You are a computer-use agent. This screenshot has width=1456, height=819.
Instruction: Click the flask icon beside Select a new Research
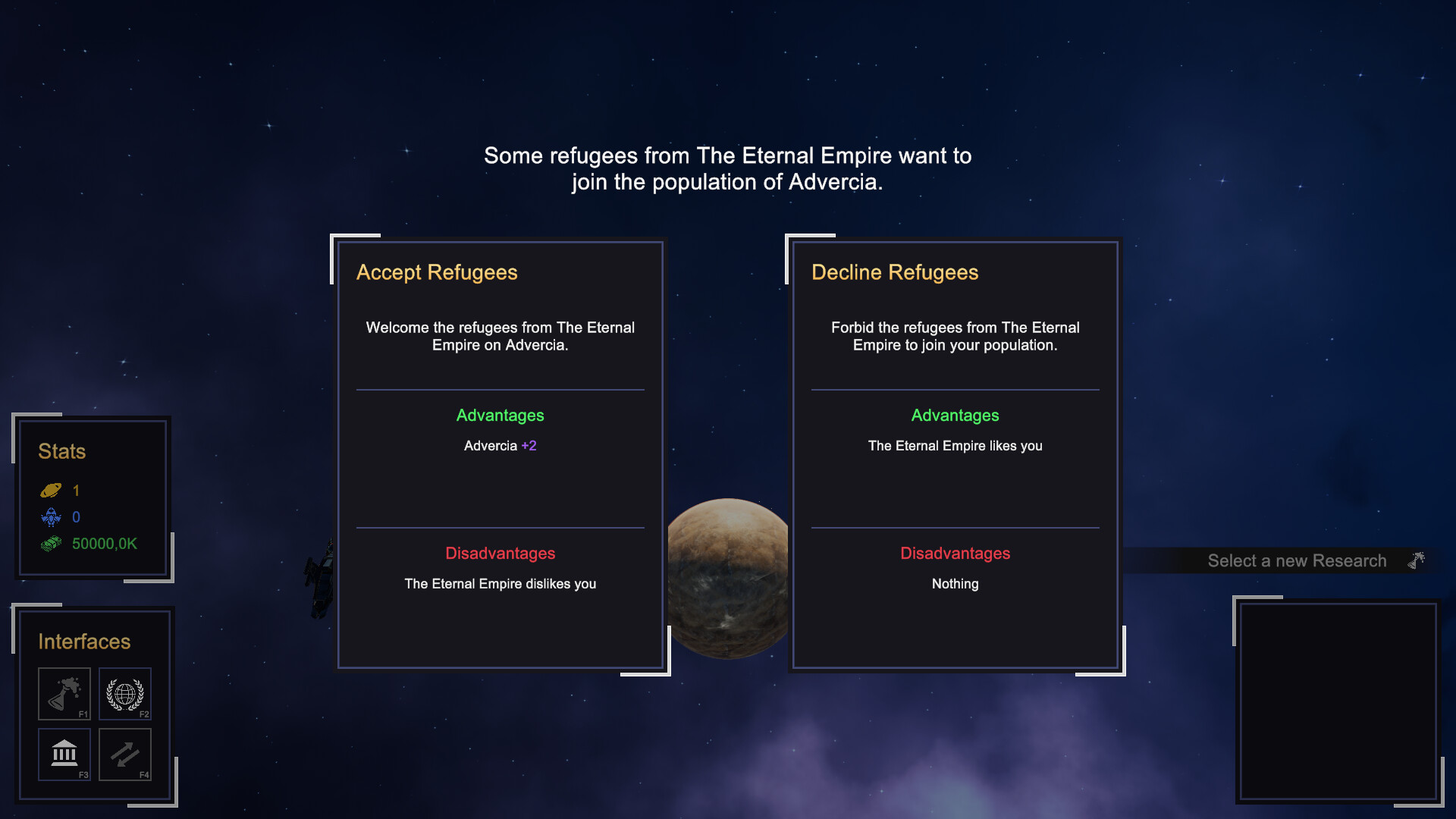[x=1415, y=560]
